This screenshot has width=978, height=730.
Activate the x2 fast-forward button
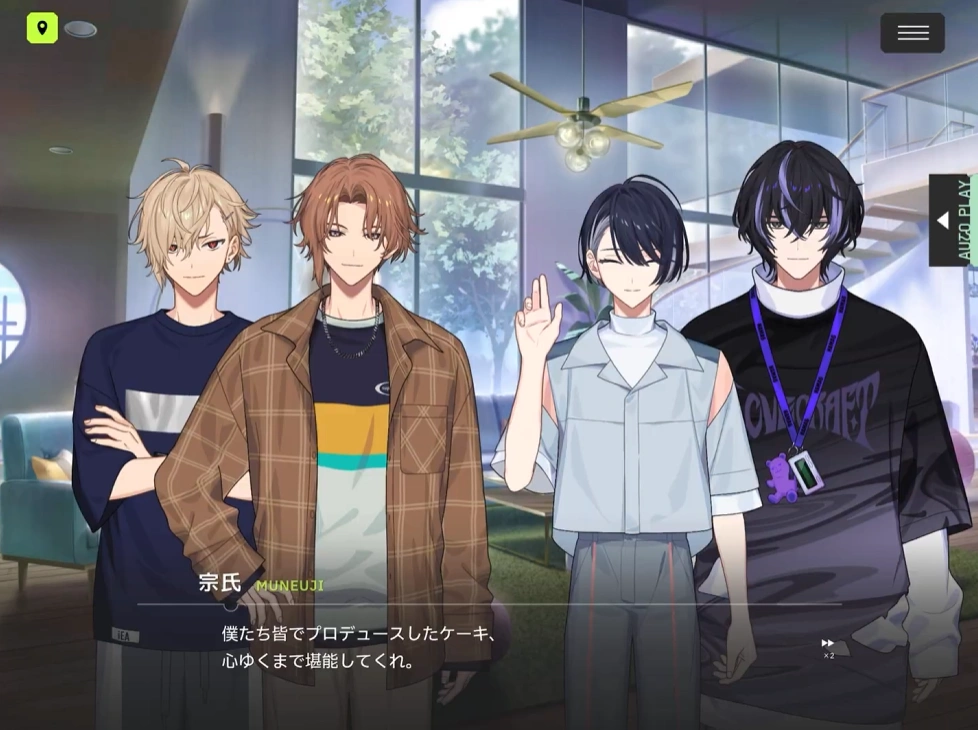click(828, 646)
